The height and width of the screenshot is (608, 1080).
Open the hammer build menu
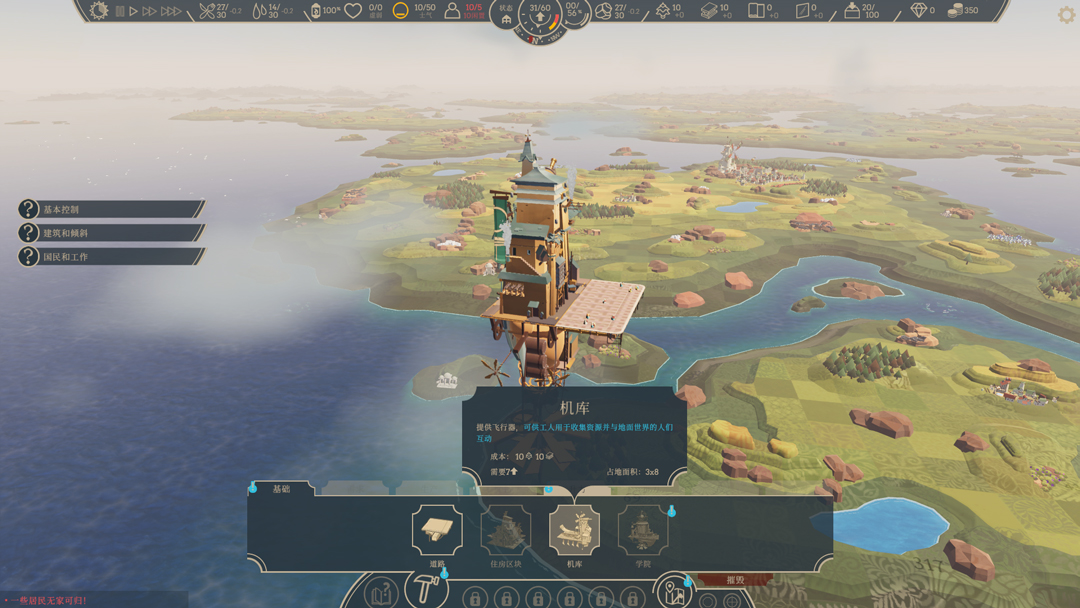pyautogui.click(x=427, y=590)
